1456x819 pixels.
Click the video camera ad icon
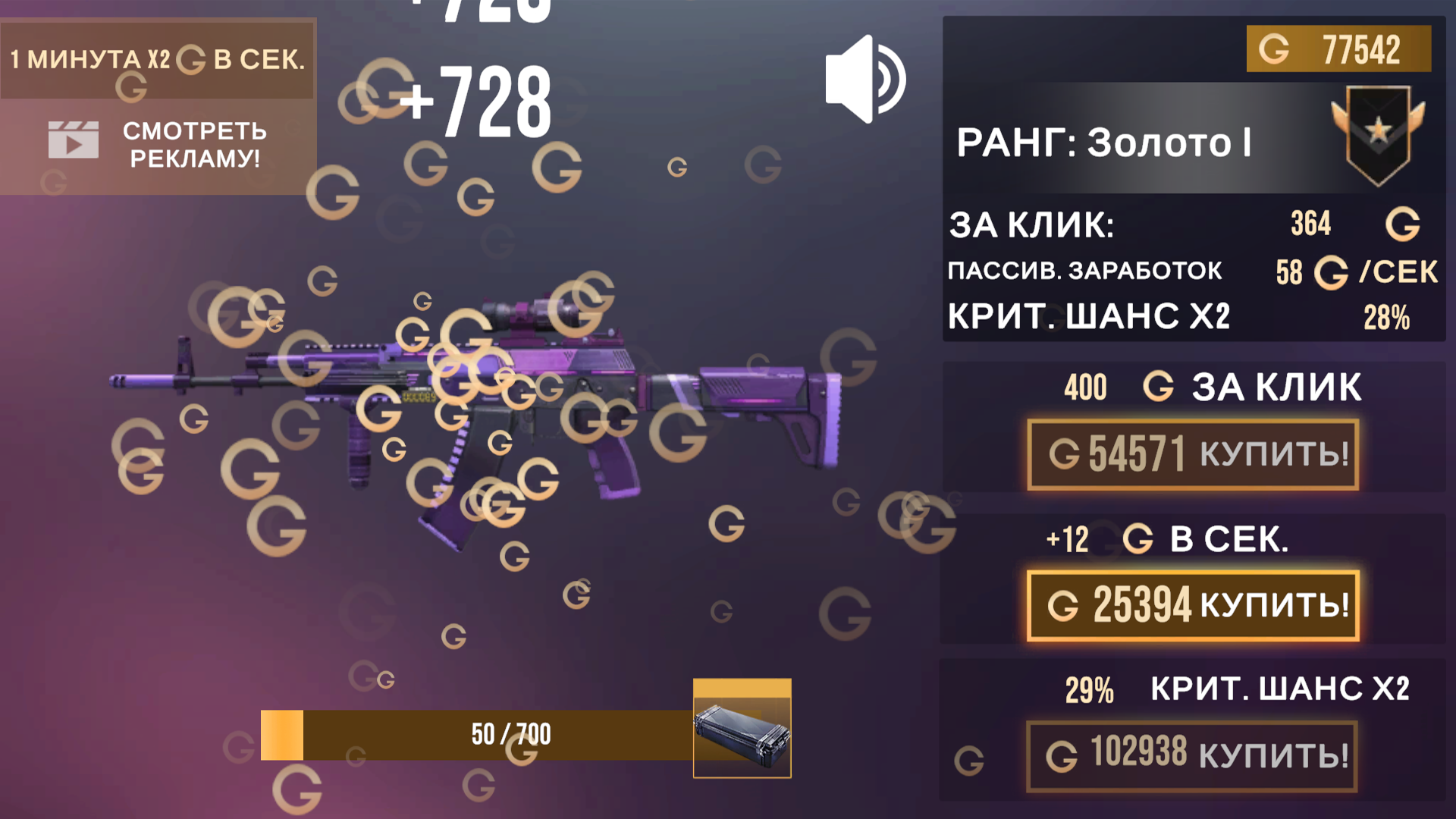click(x=72, y=139)
